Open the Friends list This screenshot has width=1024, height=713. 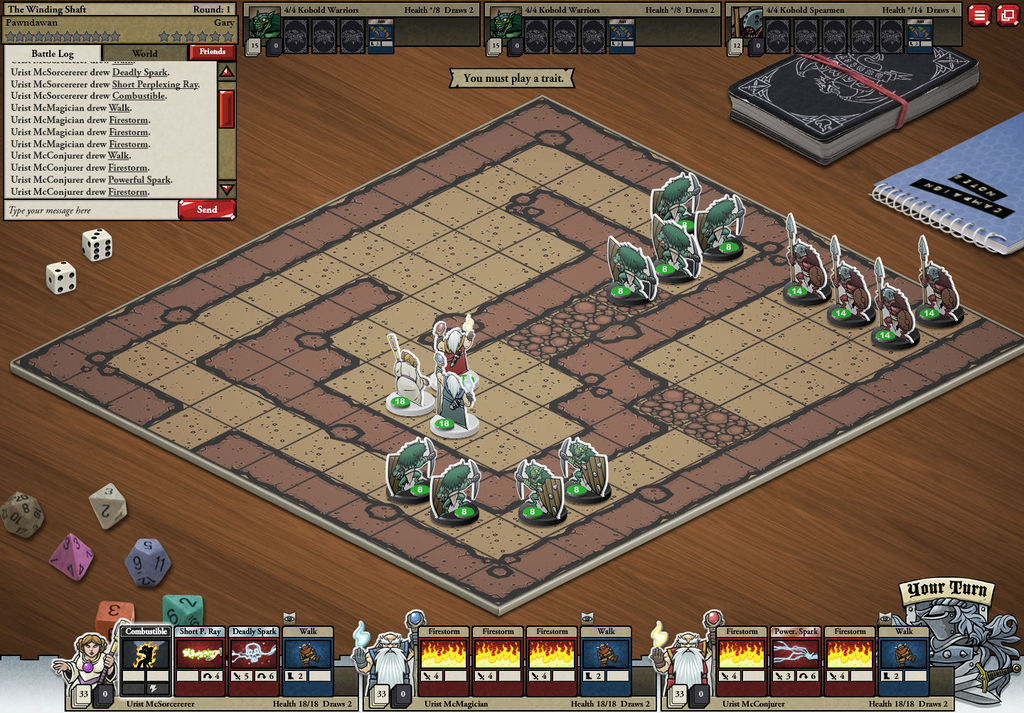point(212,52)
